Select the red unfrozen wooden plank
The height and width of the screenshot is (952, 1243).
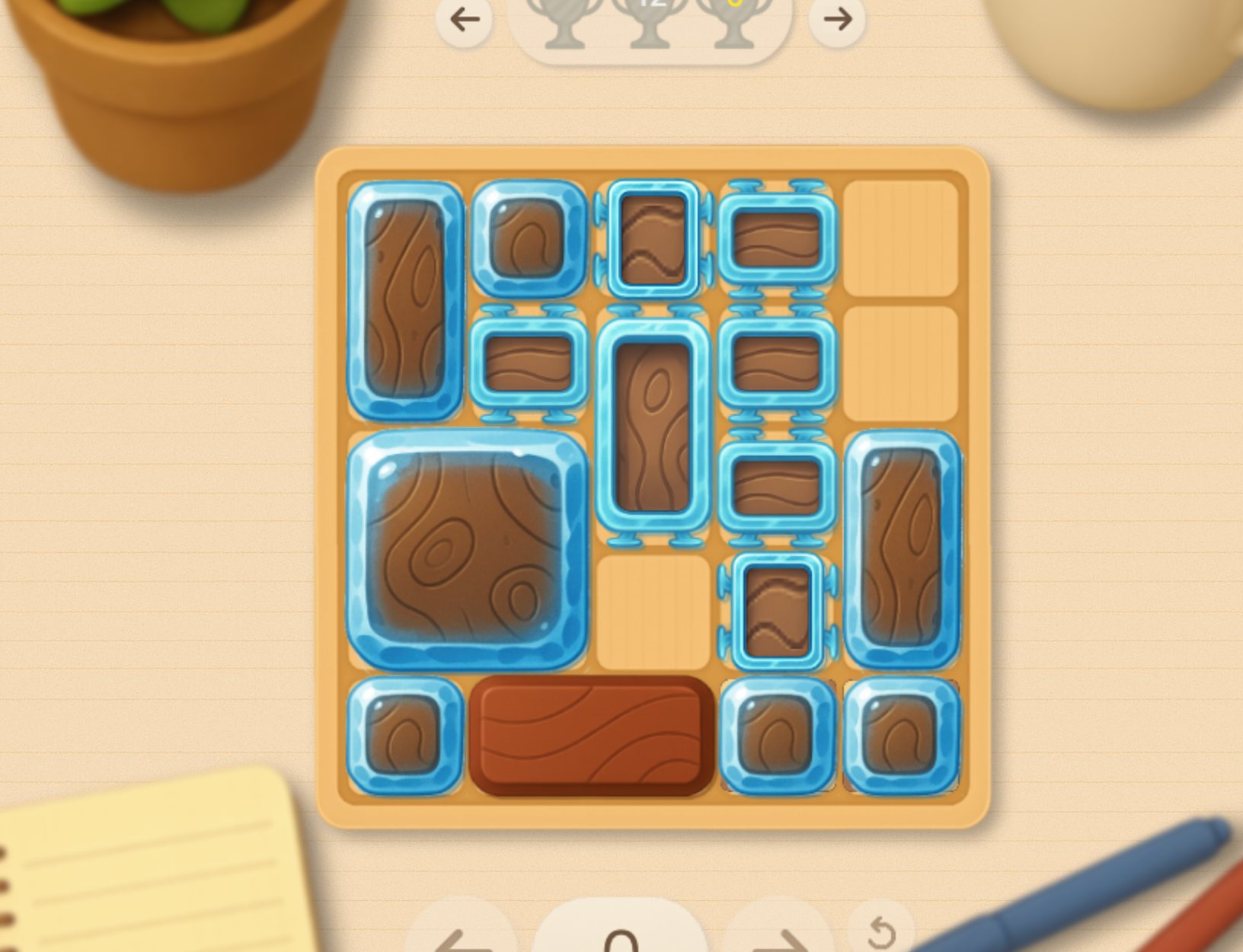point(590,735)
